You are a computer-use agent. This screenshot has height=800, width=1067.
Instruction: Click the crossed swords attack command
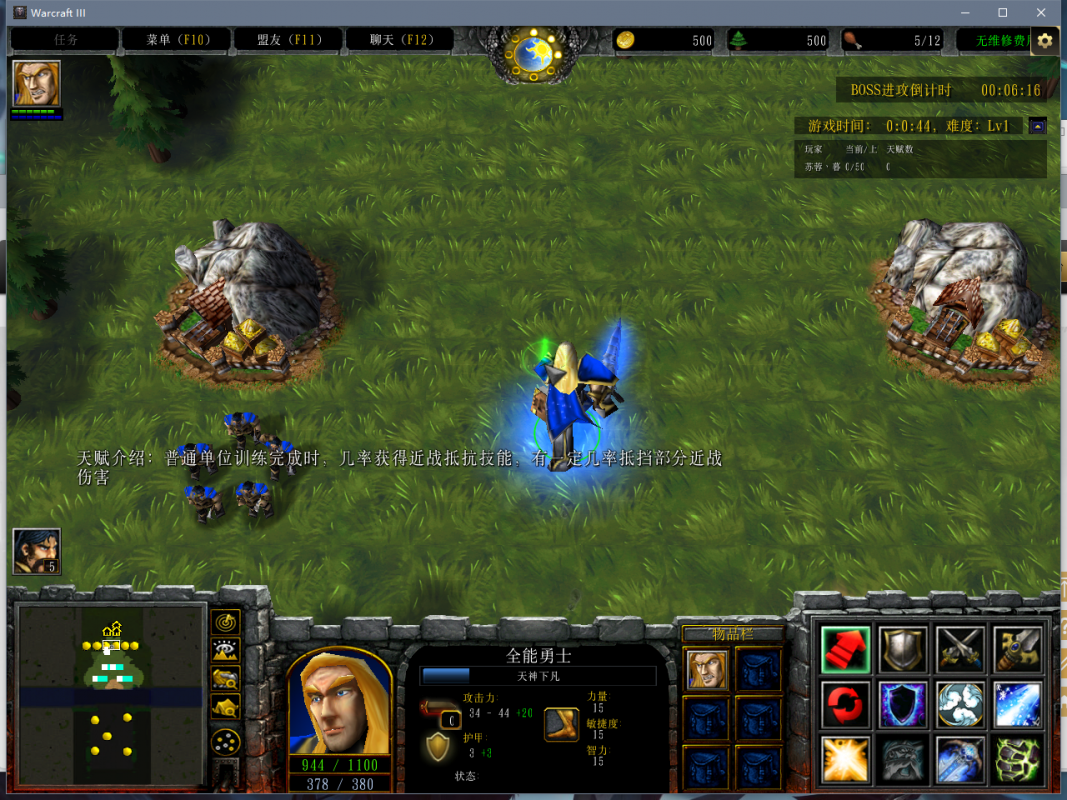pyautogui.click(x=960, y=649)
